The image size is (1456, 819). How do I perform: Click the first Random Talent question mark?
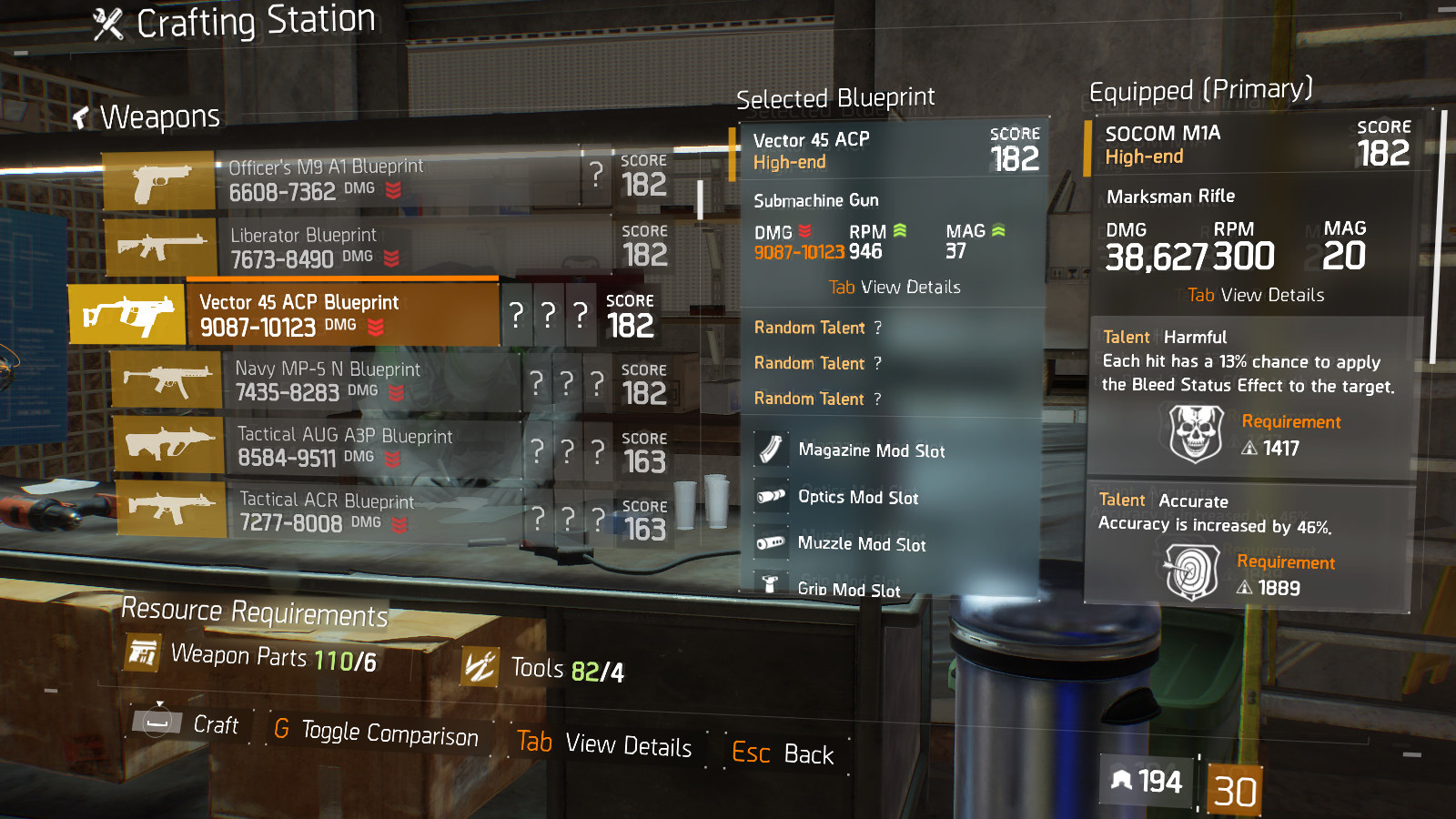pos(876,328)
